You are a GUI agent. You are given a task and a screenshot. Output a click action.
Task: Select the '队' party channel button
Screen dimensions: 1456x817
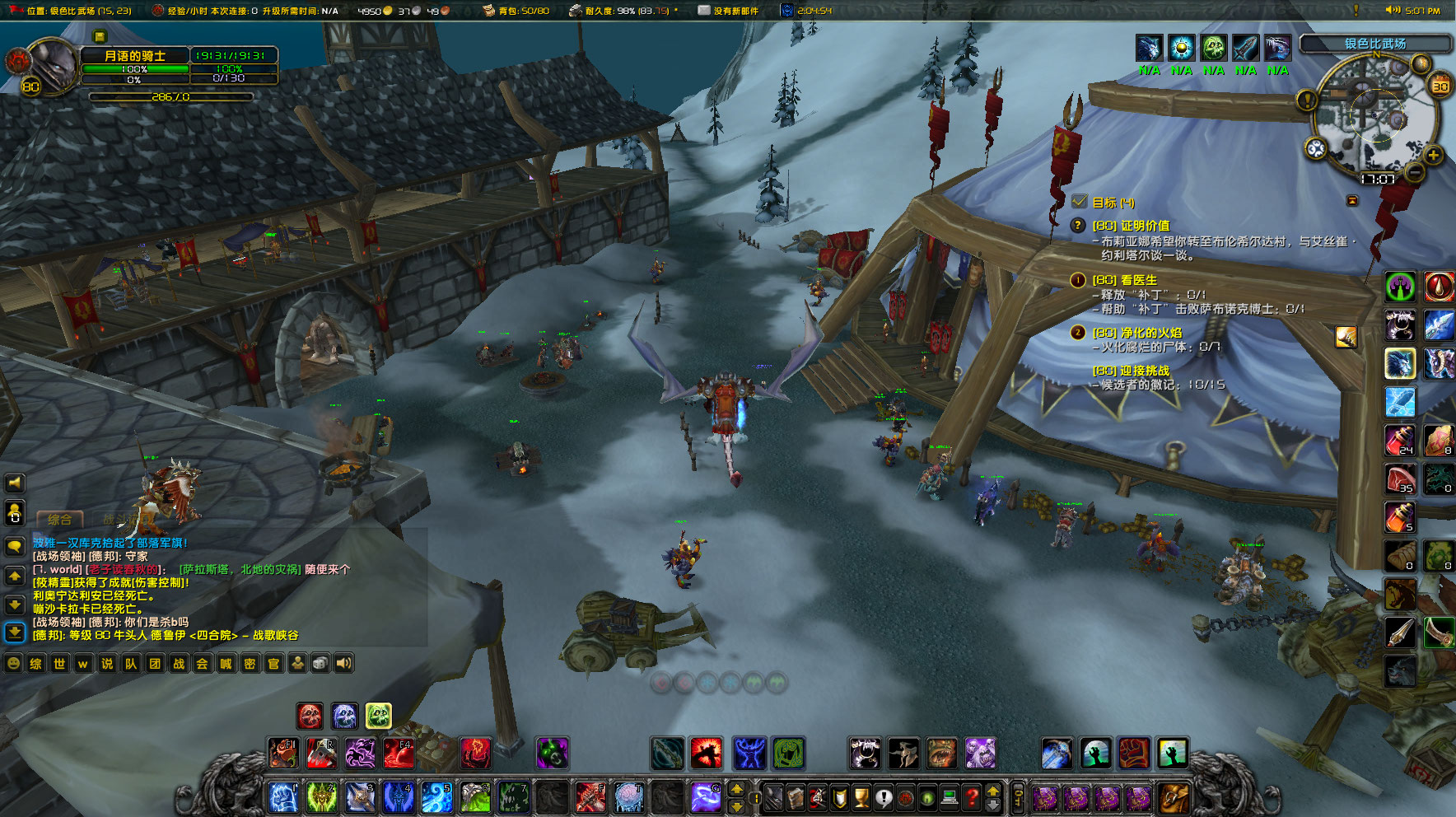pyautogui.click(x=131, y=663)
